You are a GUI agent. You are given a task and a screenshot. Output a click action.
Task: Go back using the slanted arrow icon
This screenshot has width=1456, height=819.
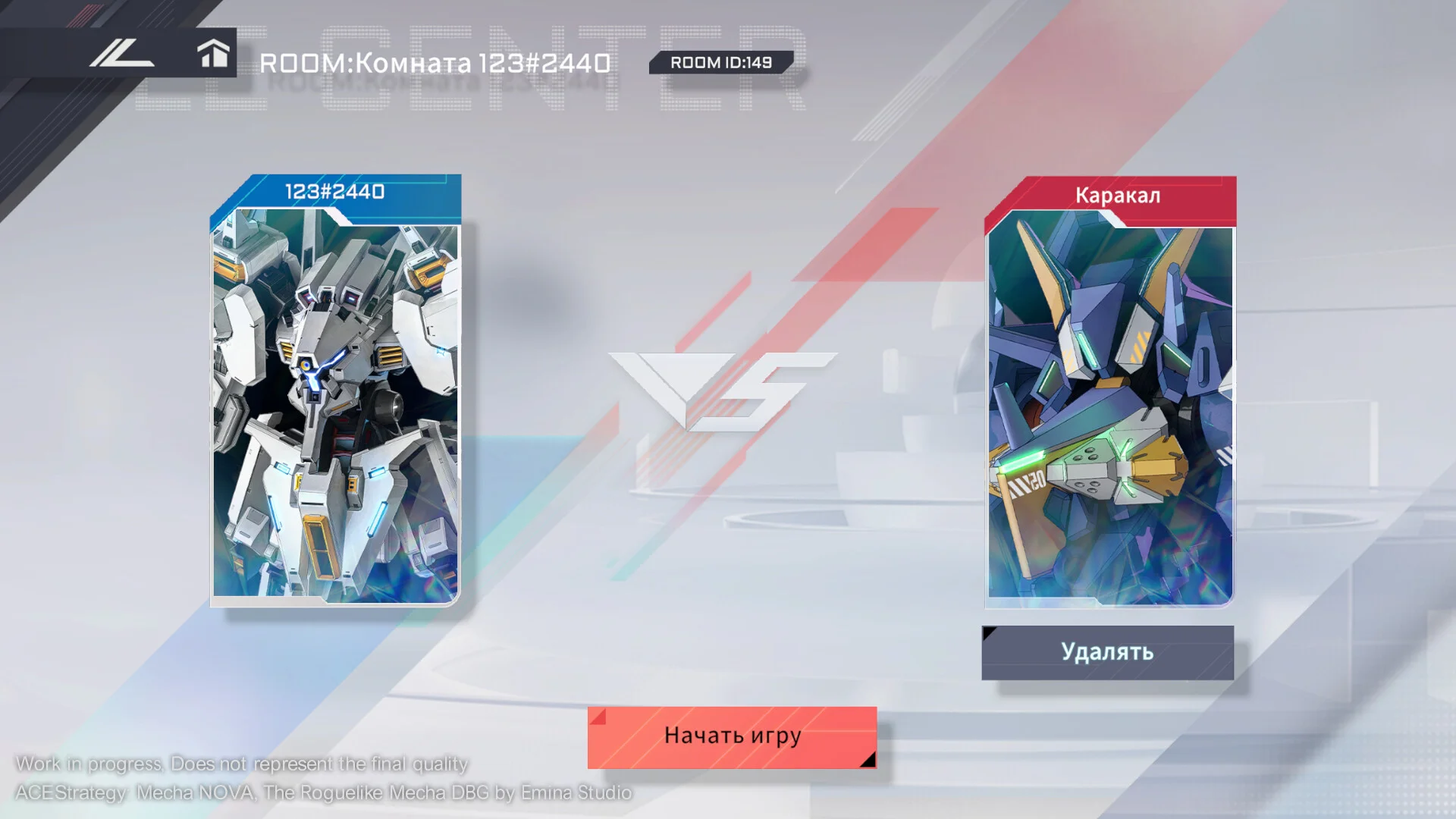coord(121,54)
